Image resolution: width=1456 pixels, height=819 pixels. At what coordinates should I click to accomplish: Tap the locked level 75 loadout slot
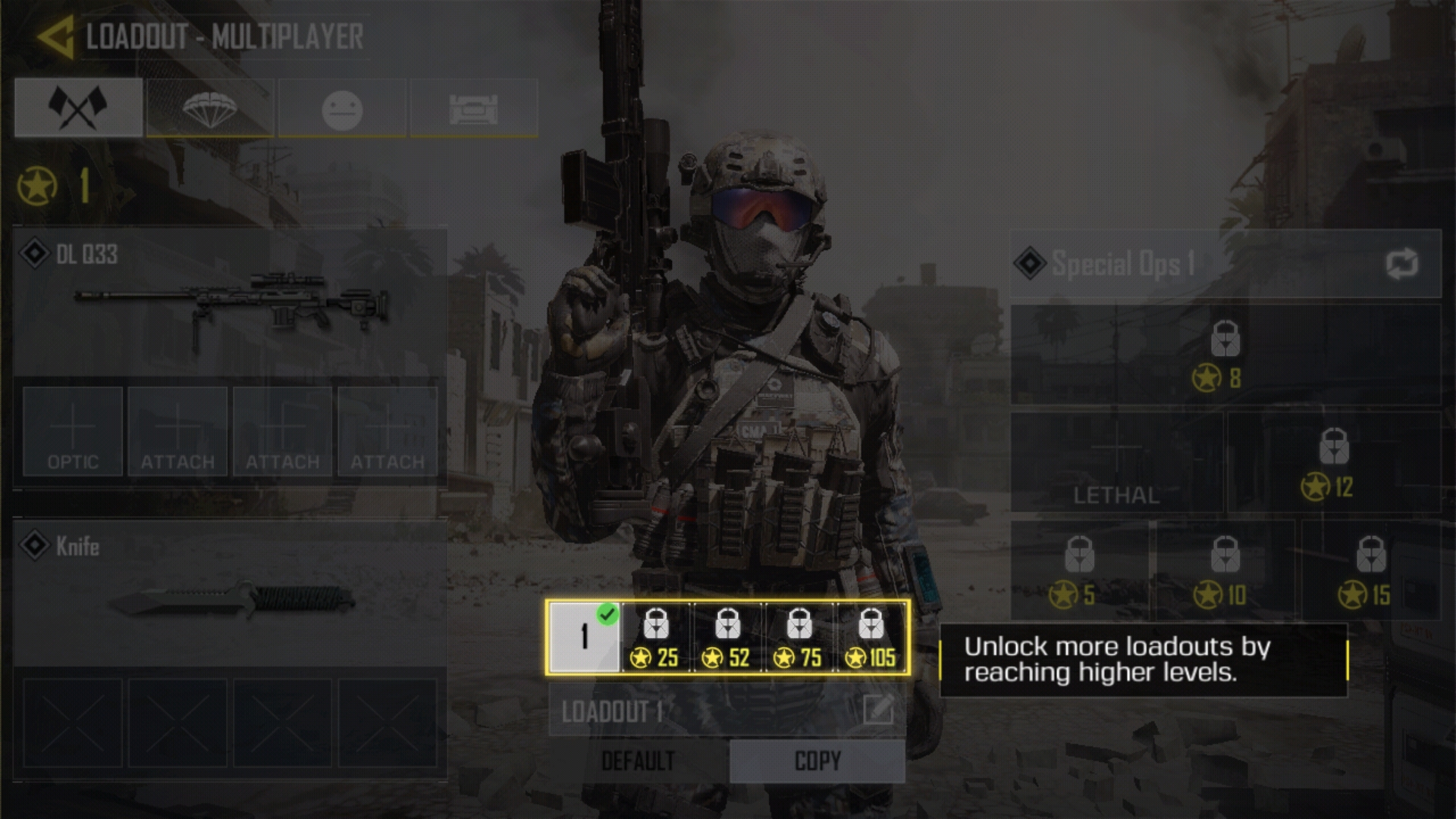tap(799, 637)
